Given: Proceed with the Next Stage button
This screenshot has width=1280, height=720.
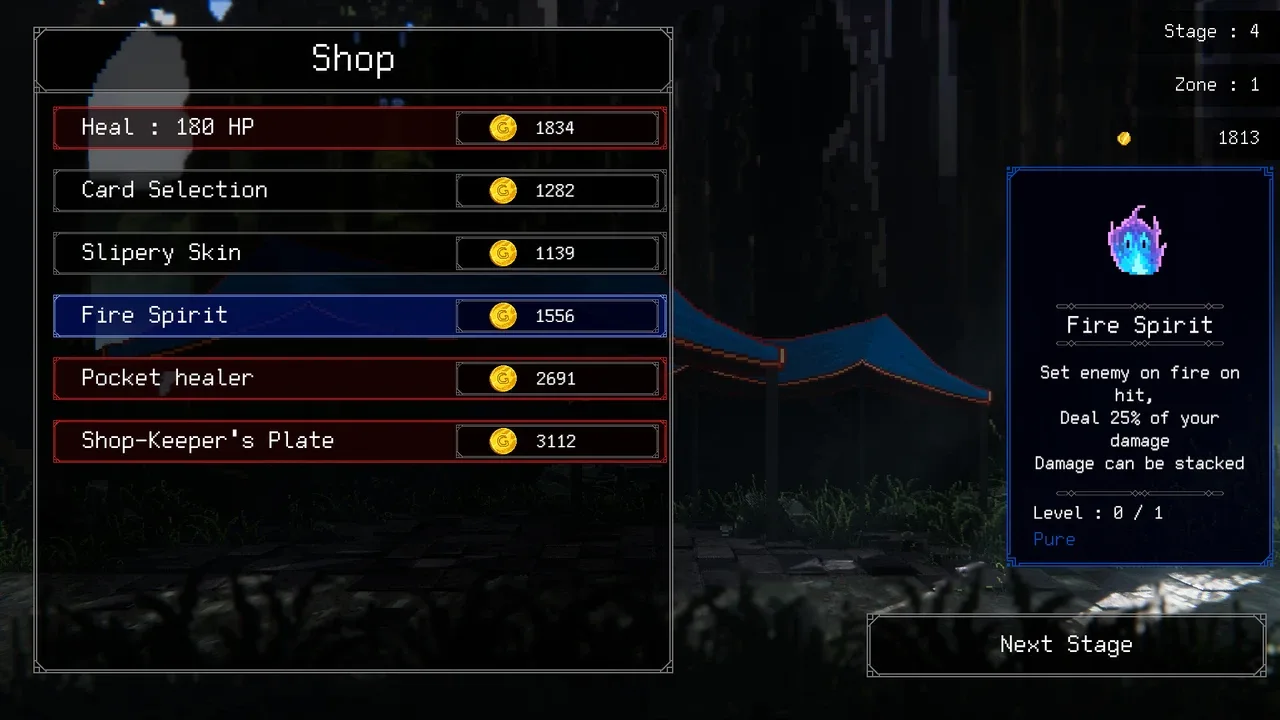Looking at the screenshot, I should [1066, 645].
